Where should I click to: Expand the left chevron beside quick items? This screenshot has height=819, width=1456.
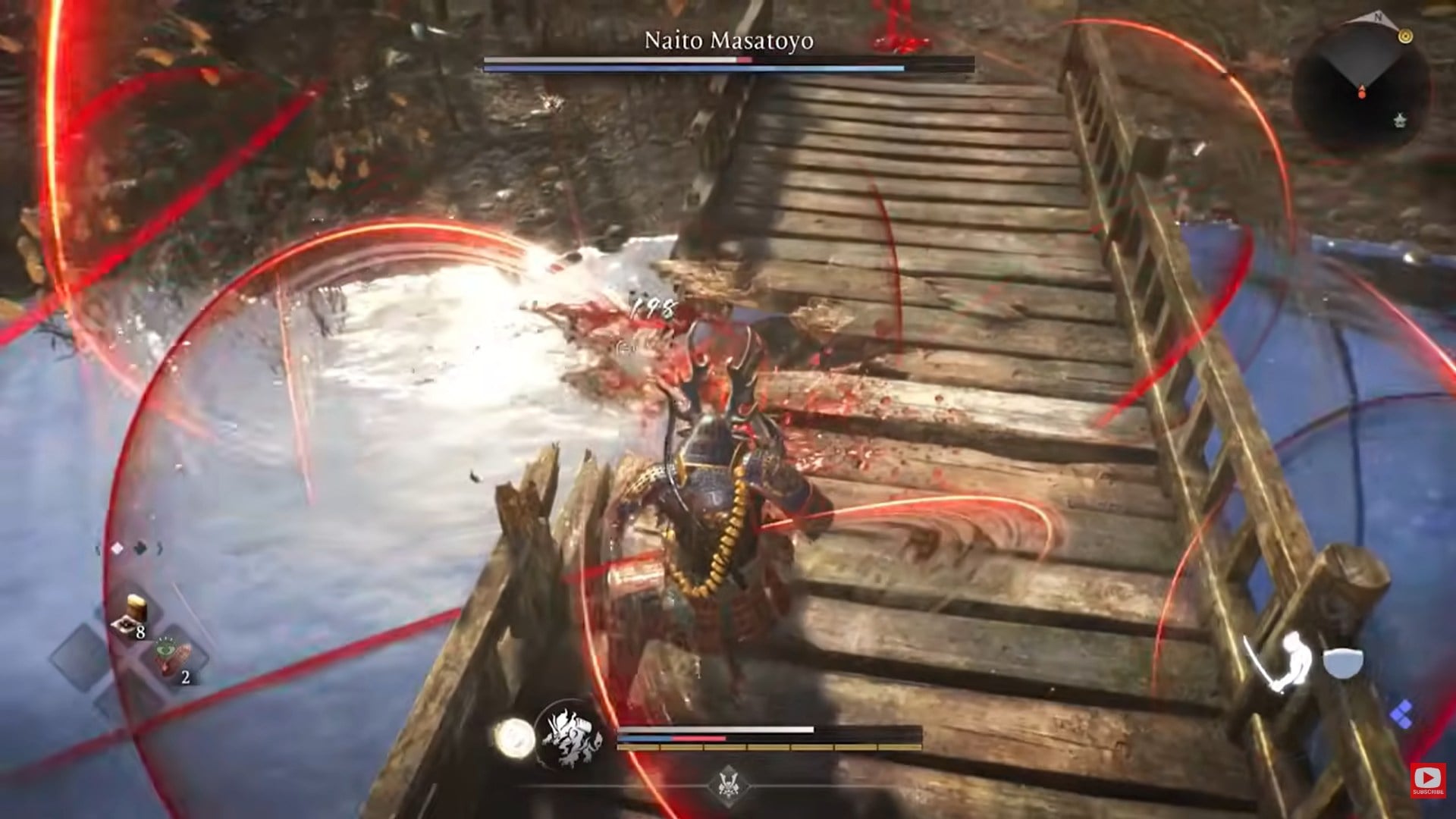[99, 548]
